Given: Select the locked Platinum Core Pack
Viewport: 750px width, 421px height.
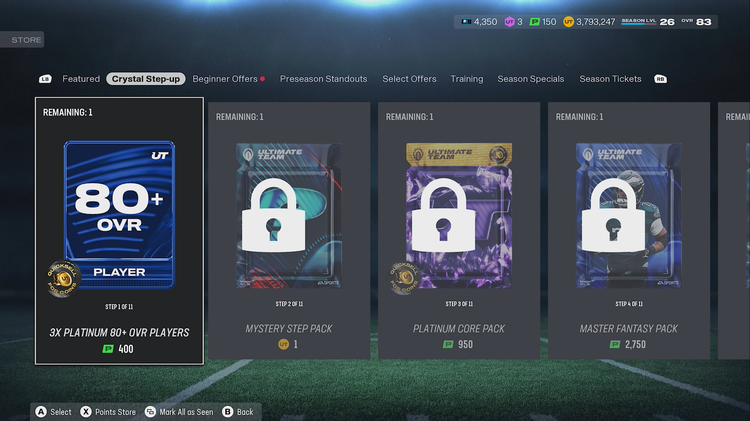Looking at the screenshot, I should coord(459,230).
